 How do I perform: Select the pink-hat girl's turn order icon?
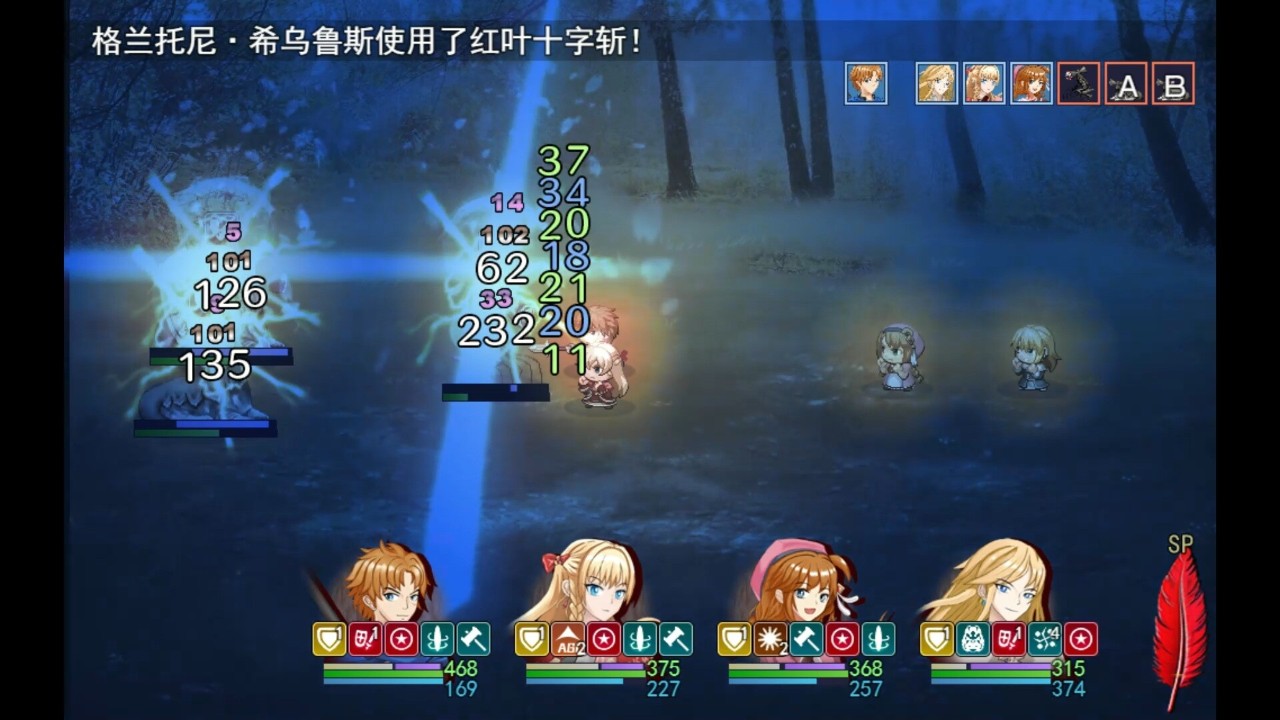click(x=1031, y=83)
